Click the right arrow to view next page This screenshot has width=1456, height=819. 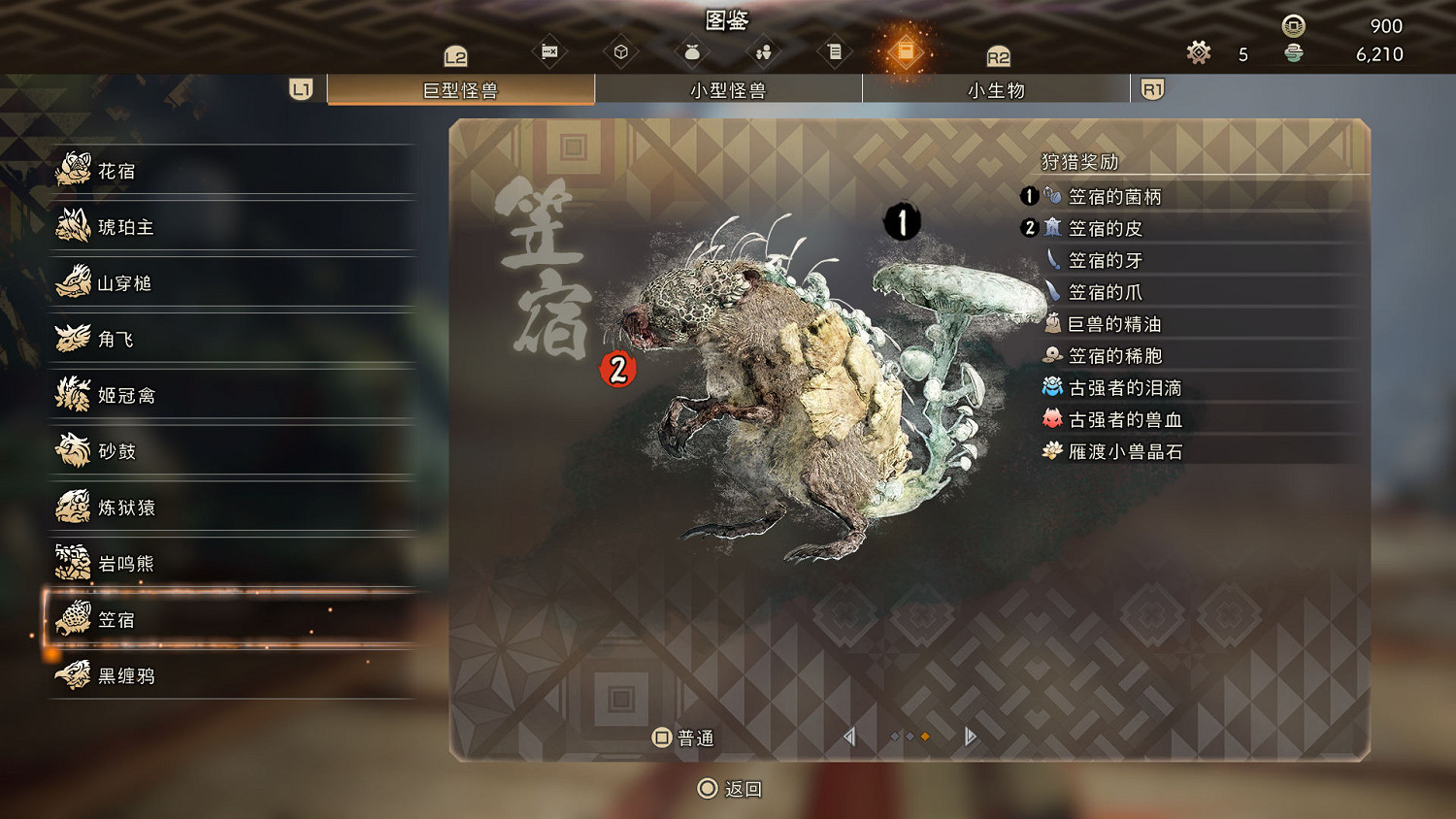click(x=968, y=737)
